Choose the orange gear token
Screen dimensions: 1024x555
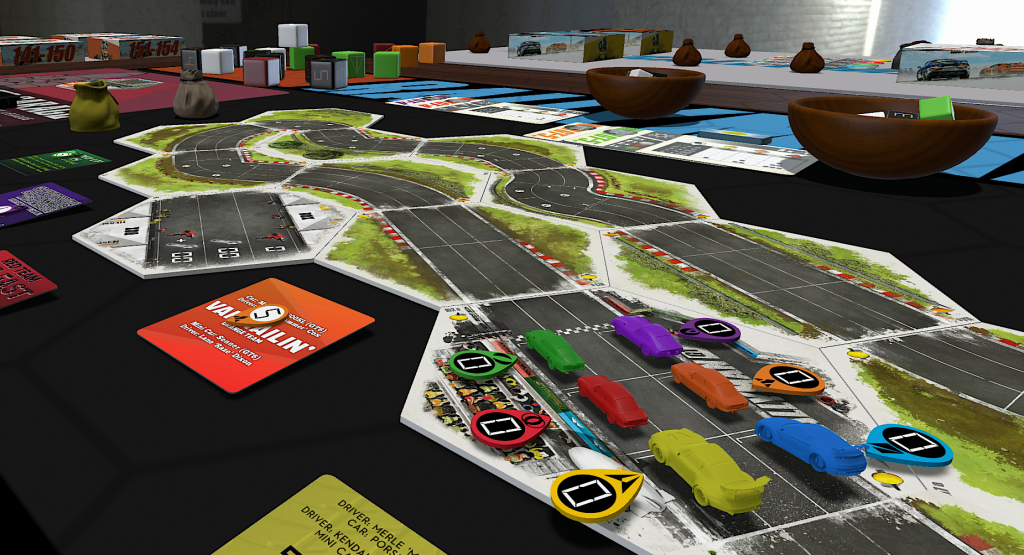788,378
